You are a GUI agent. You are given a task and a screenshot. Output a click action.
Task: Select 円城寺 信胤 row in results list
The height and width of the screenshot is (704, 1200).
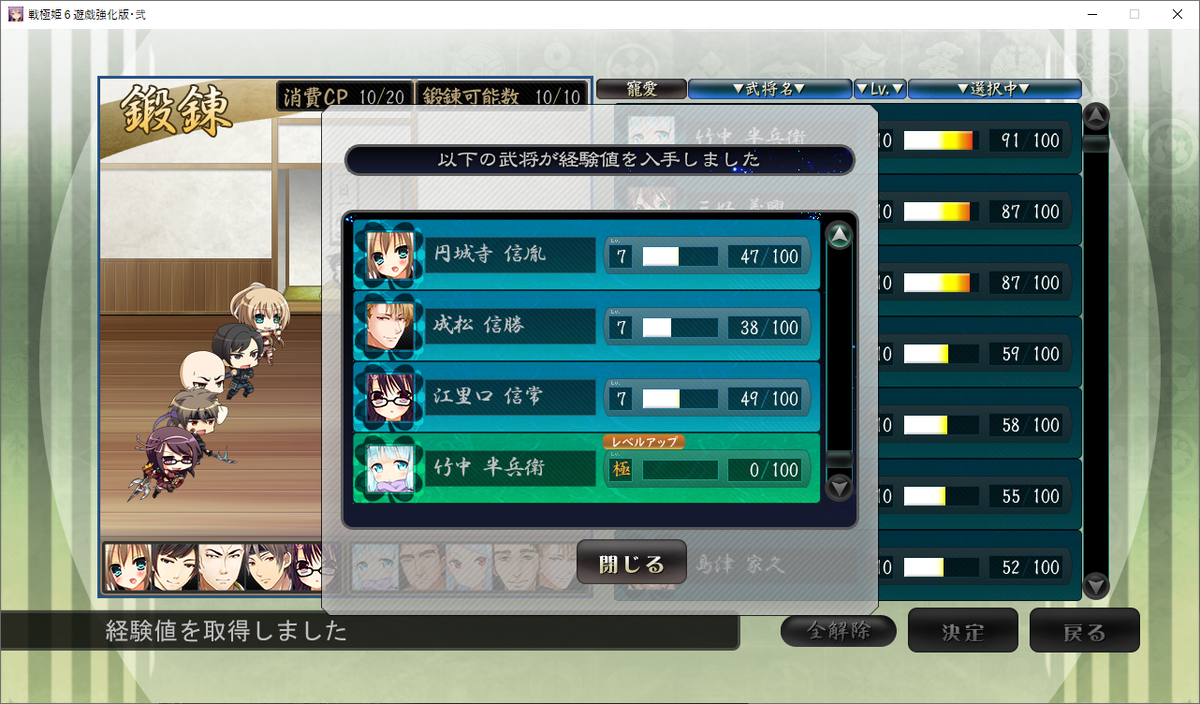point(587,255)
